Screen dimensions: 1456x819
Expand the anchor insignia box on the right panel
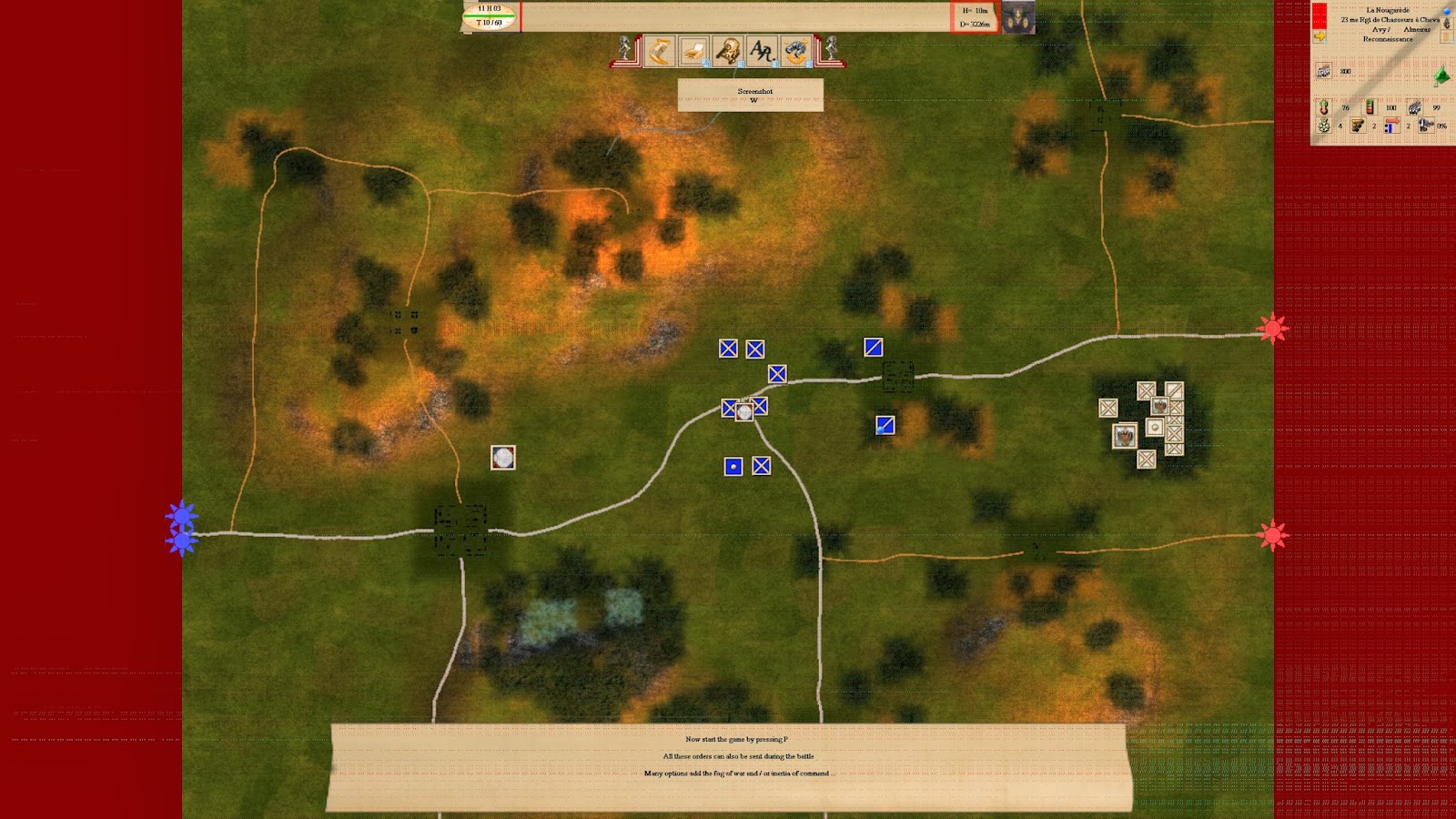pos(1446,24)
